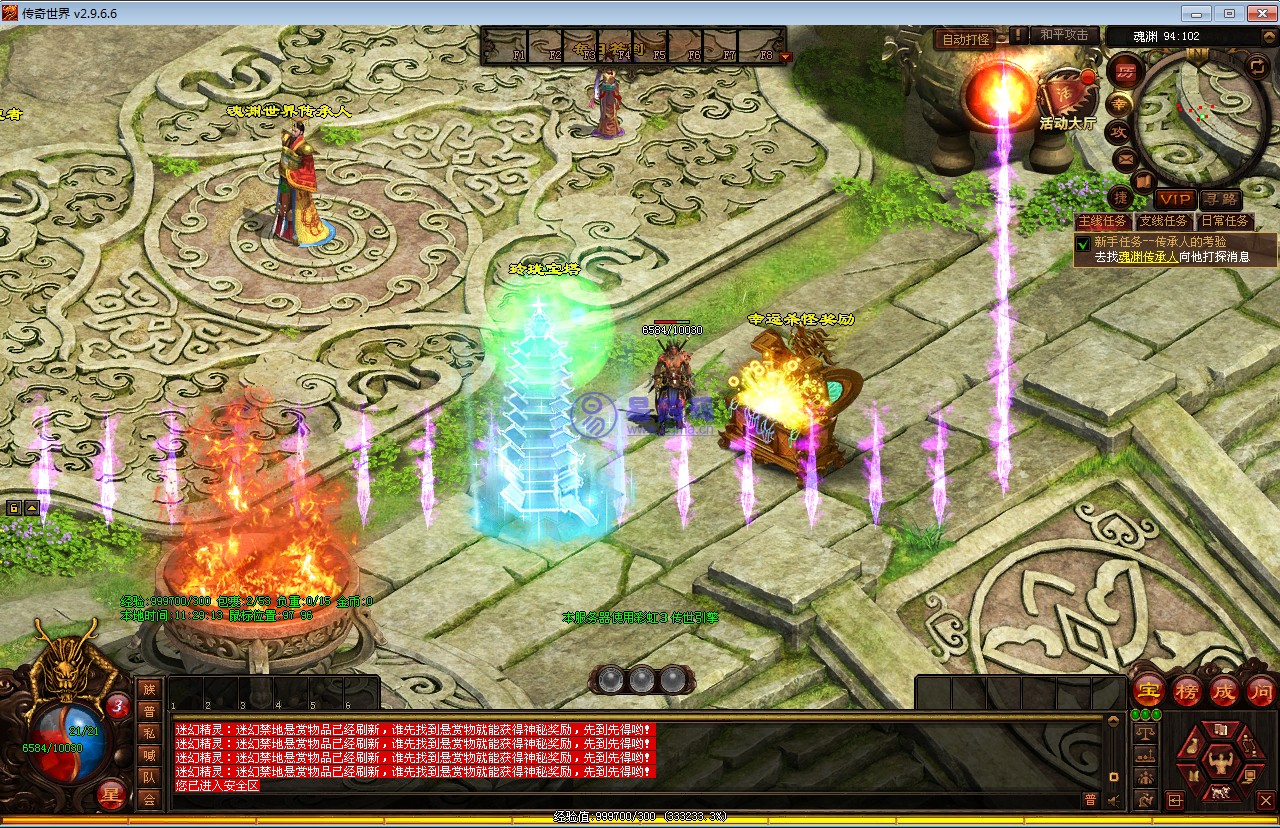Select the 私 private chat channel button
Viewport: 1280px width, 828px height.
pyautogui.click(x=149, y=732)
